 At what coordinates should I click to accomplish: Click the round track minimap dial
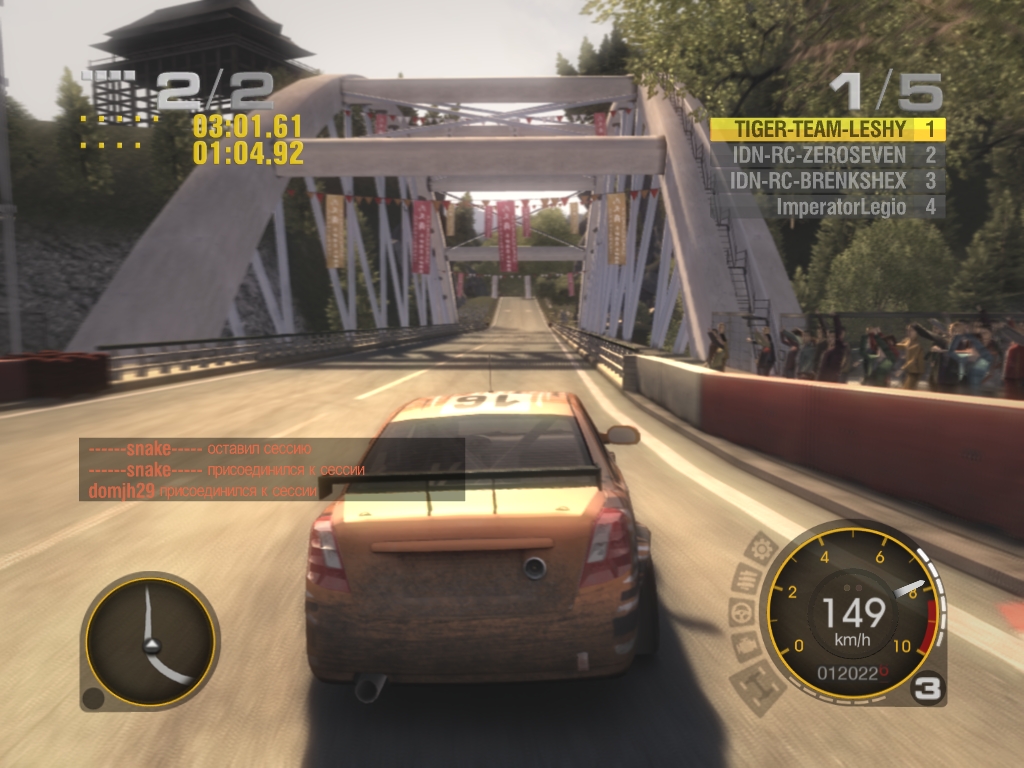tap(150, 641)
